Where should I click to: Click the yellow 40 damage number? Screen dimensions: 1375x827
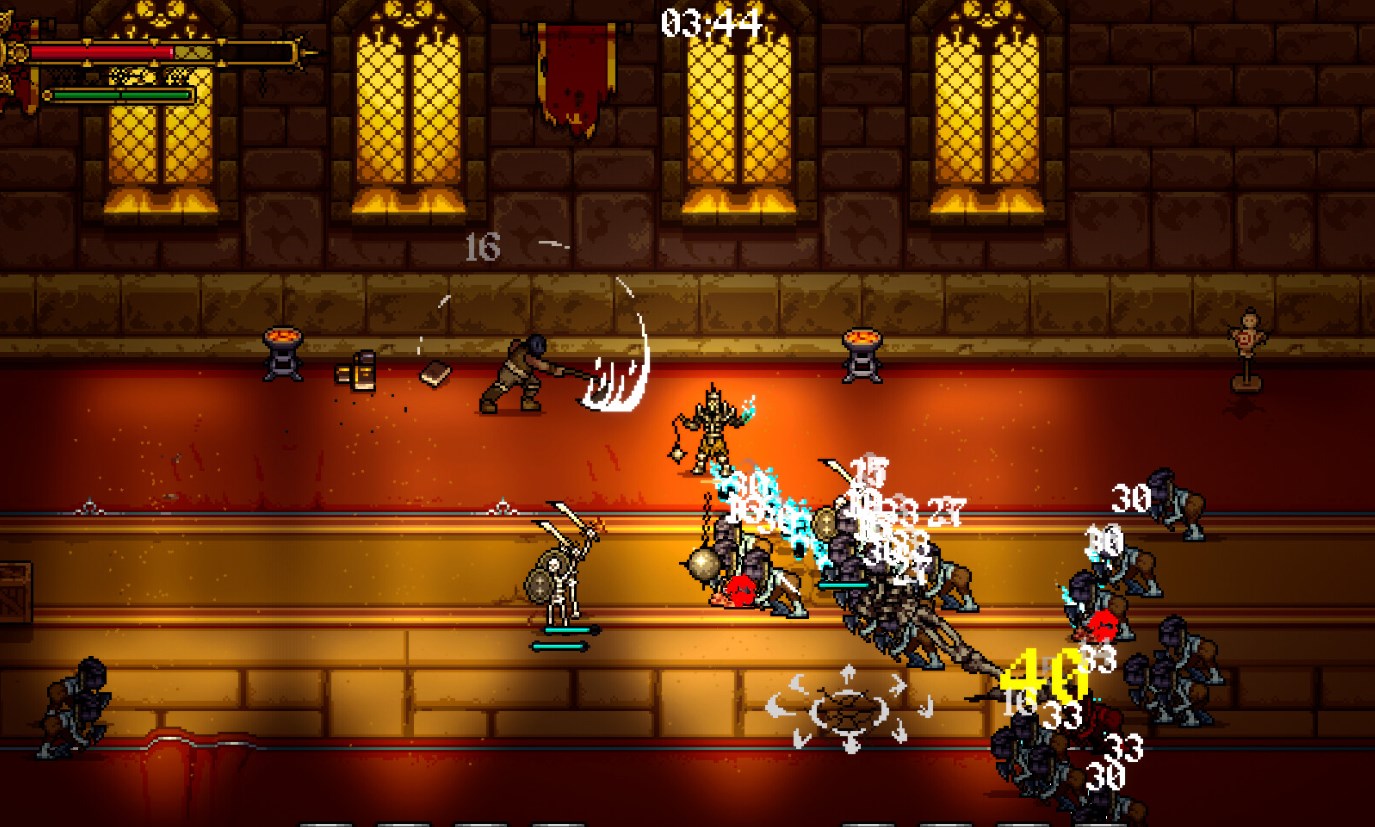point(1040,673)
